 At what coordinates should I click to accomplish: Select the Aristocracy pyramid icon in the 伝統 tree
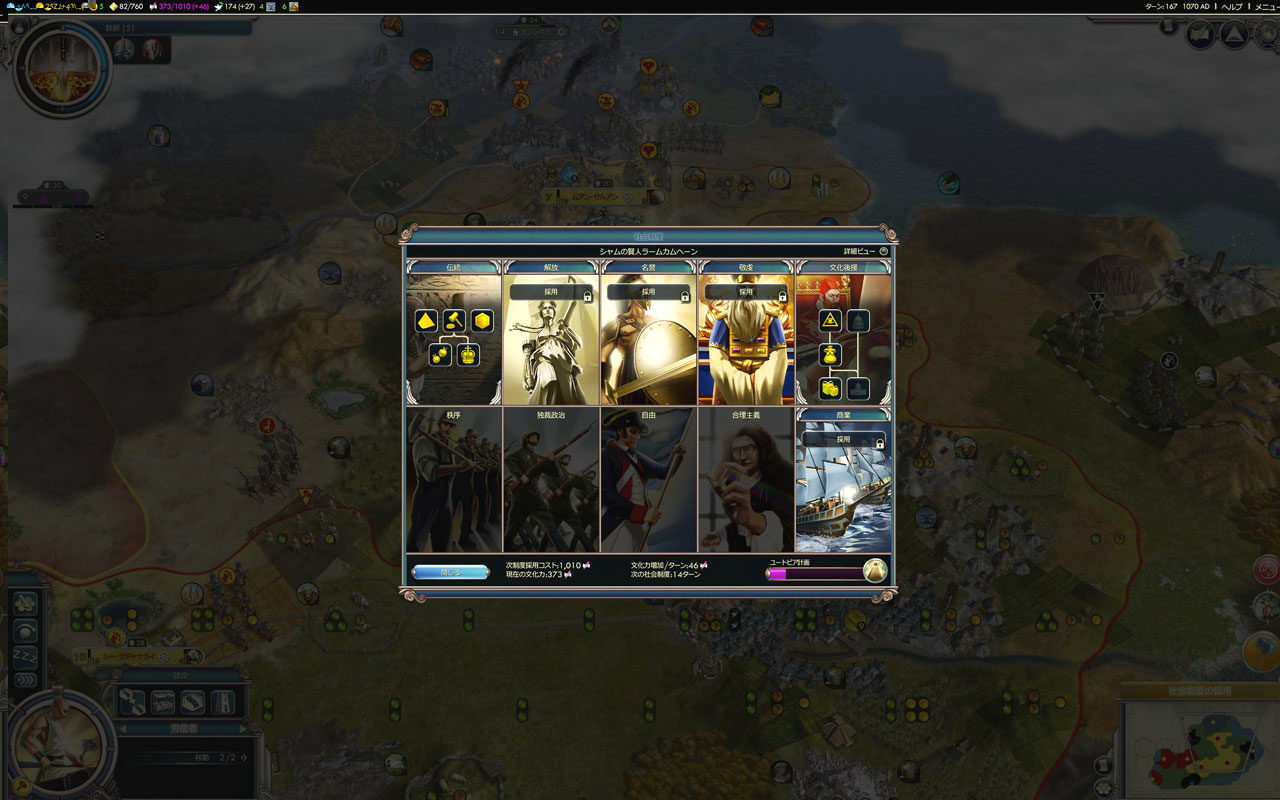tap(426, 320)
